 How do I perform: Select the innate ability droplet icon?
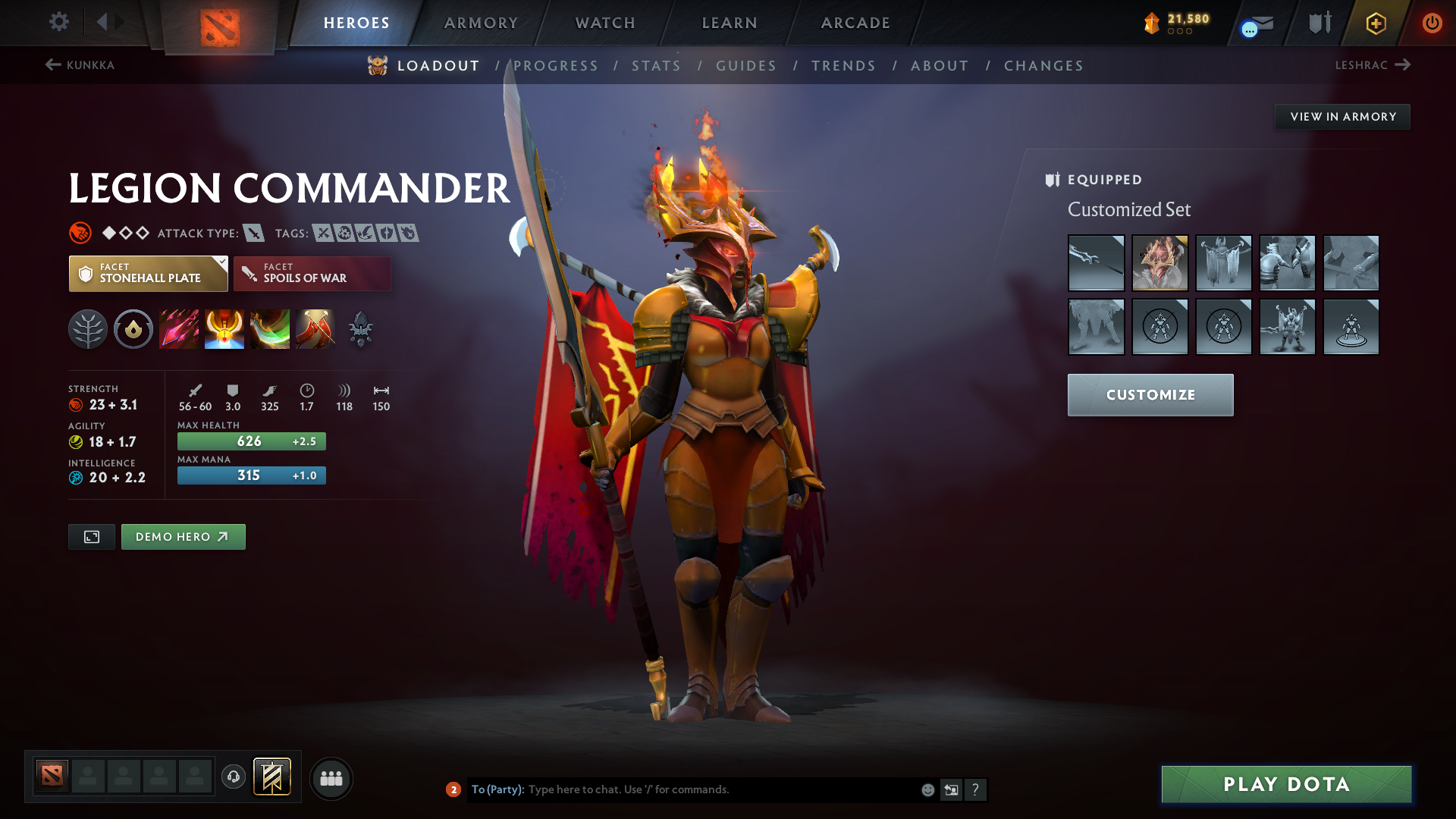pyautogui.click(x=133, y=328)
